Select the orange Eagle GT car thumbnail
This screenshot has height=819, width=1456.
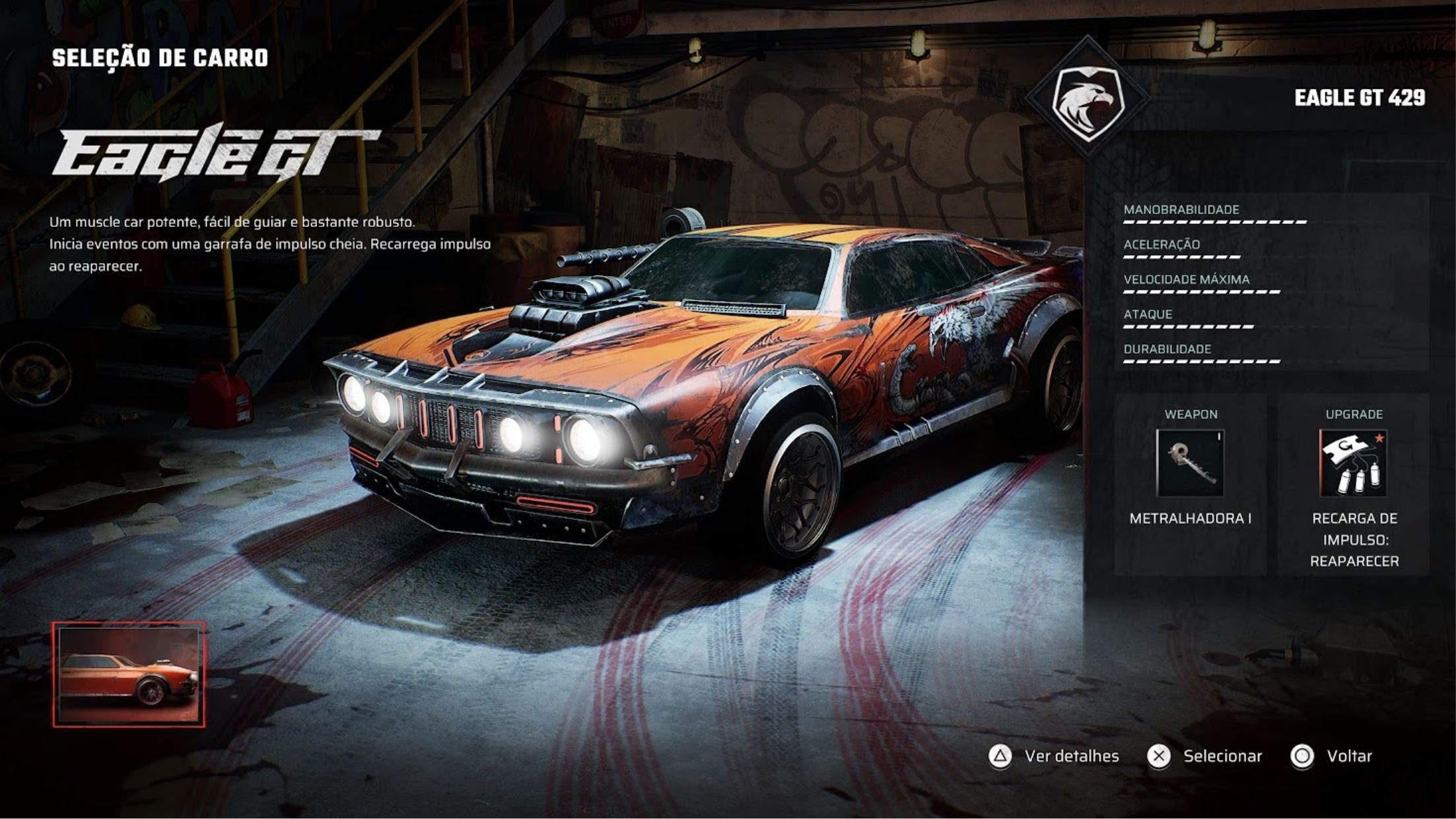pos(129,674)
